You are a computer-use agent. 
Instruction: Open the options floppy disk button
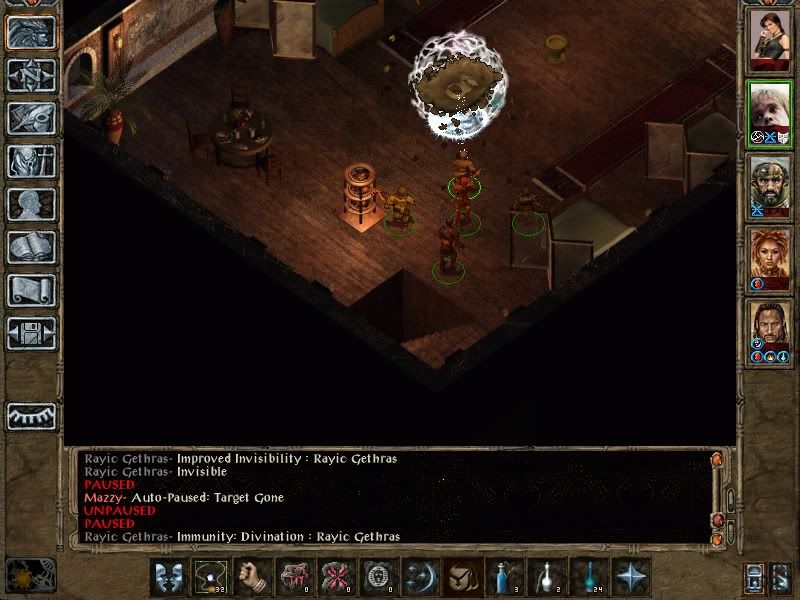31,332
